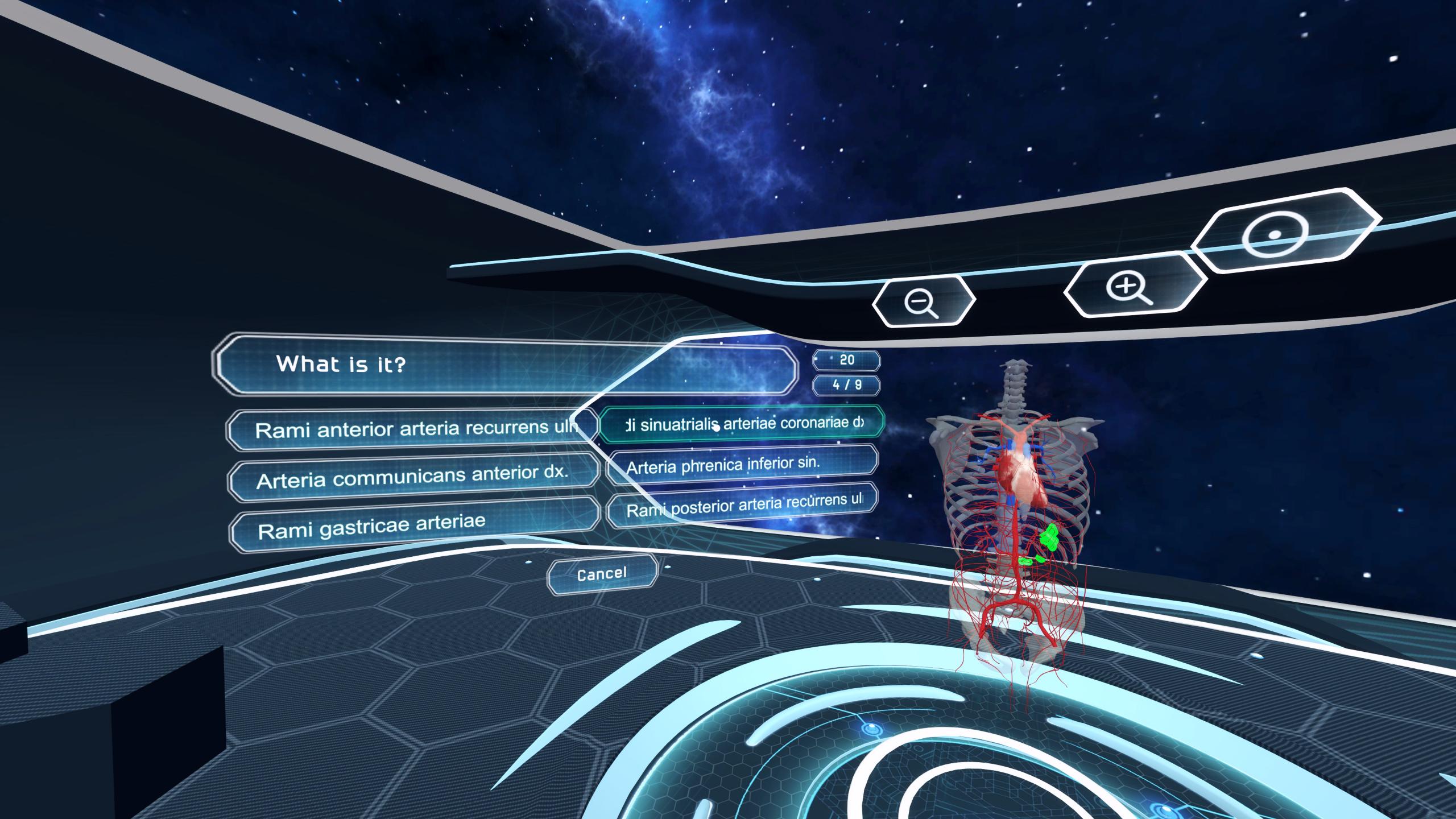The image size is (1456, 819).
Task: Pick the 'Rami posterior arteria recurrens' answer
Action: [742, 504]
